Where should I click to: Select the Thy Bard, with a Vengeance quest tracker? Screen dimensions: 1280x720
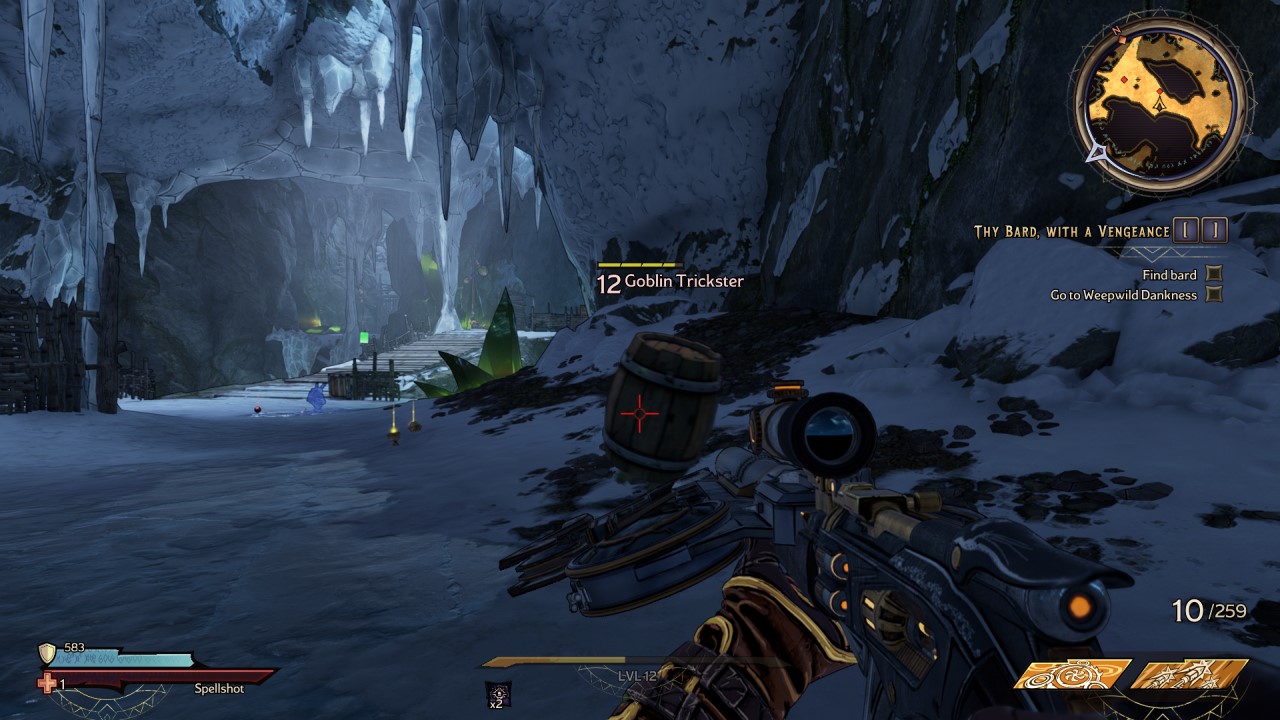click(1071, 231)
